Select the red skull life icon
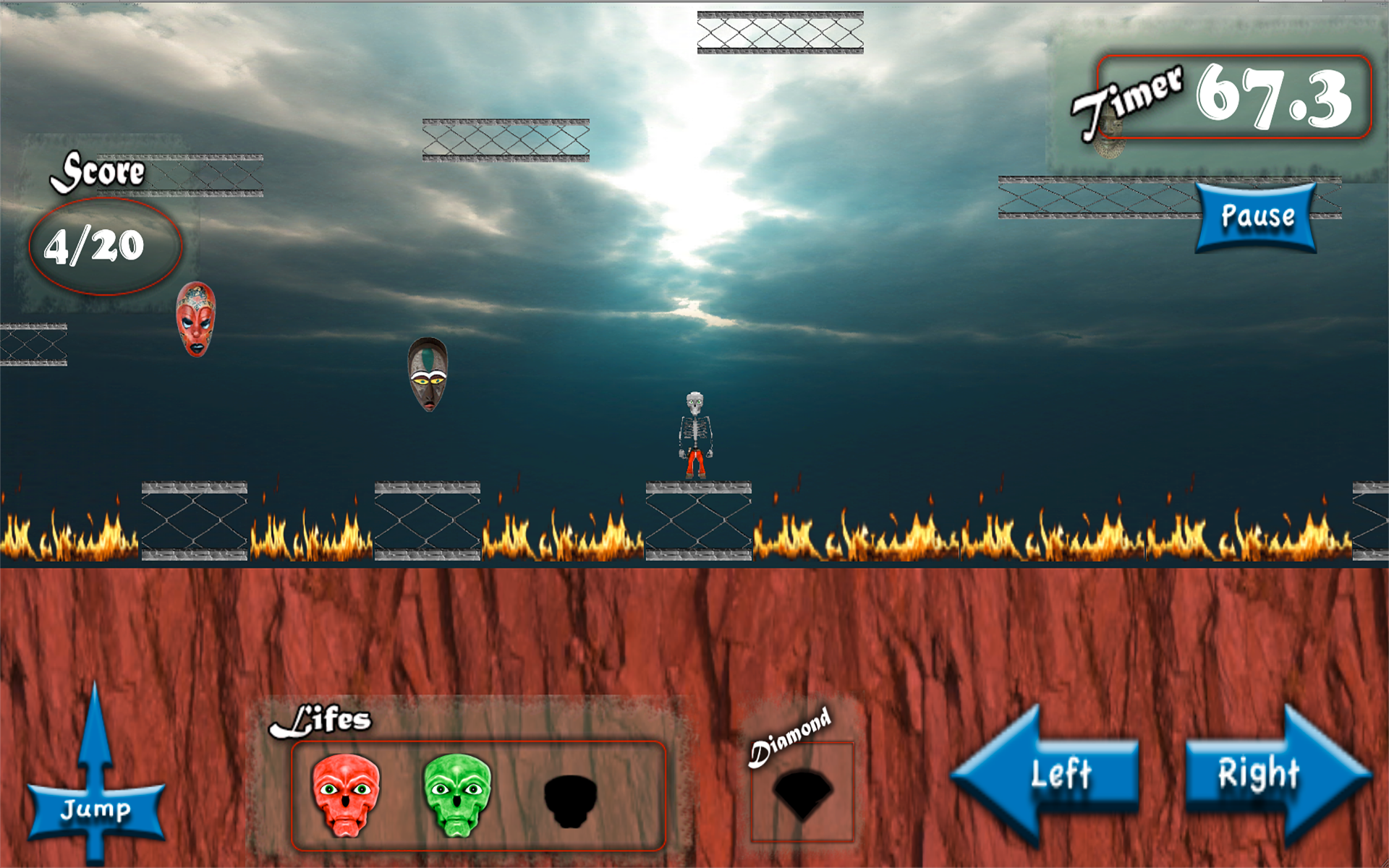The image size is (1389, 868). (x=346, y=794)
